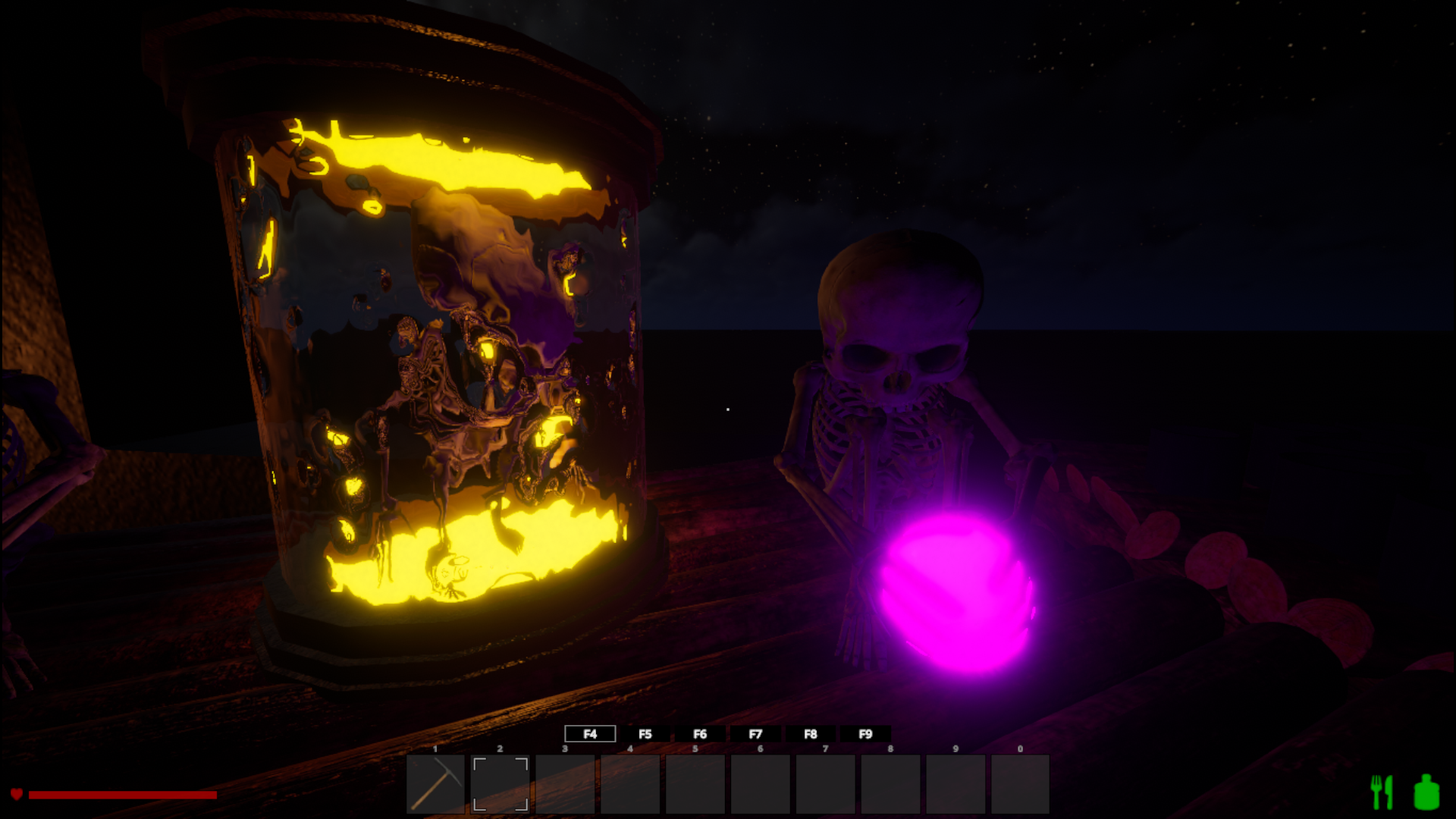
Task: Select the pickaxe hotbar slot
Action: [x=435, y=783]
